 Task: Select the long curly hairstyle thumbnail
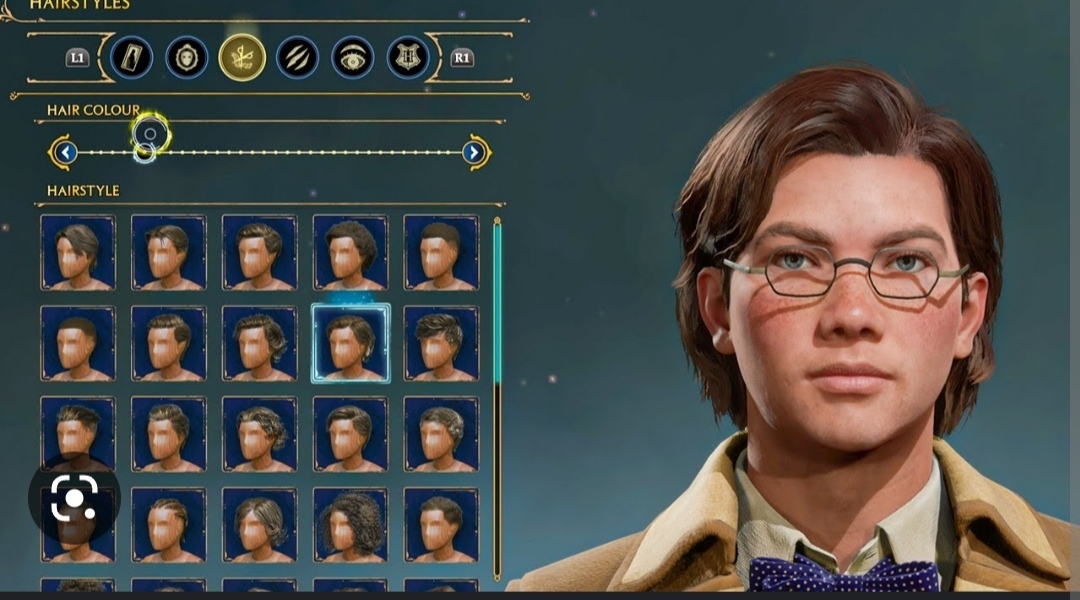(x=350, y=524)
